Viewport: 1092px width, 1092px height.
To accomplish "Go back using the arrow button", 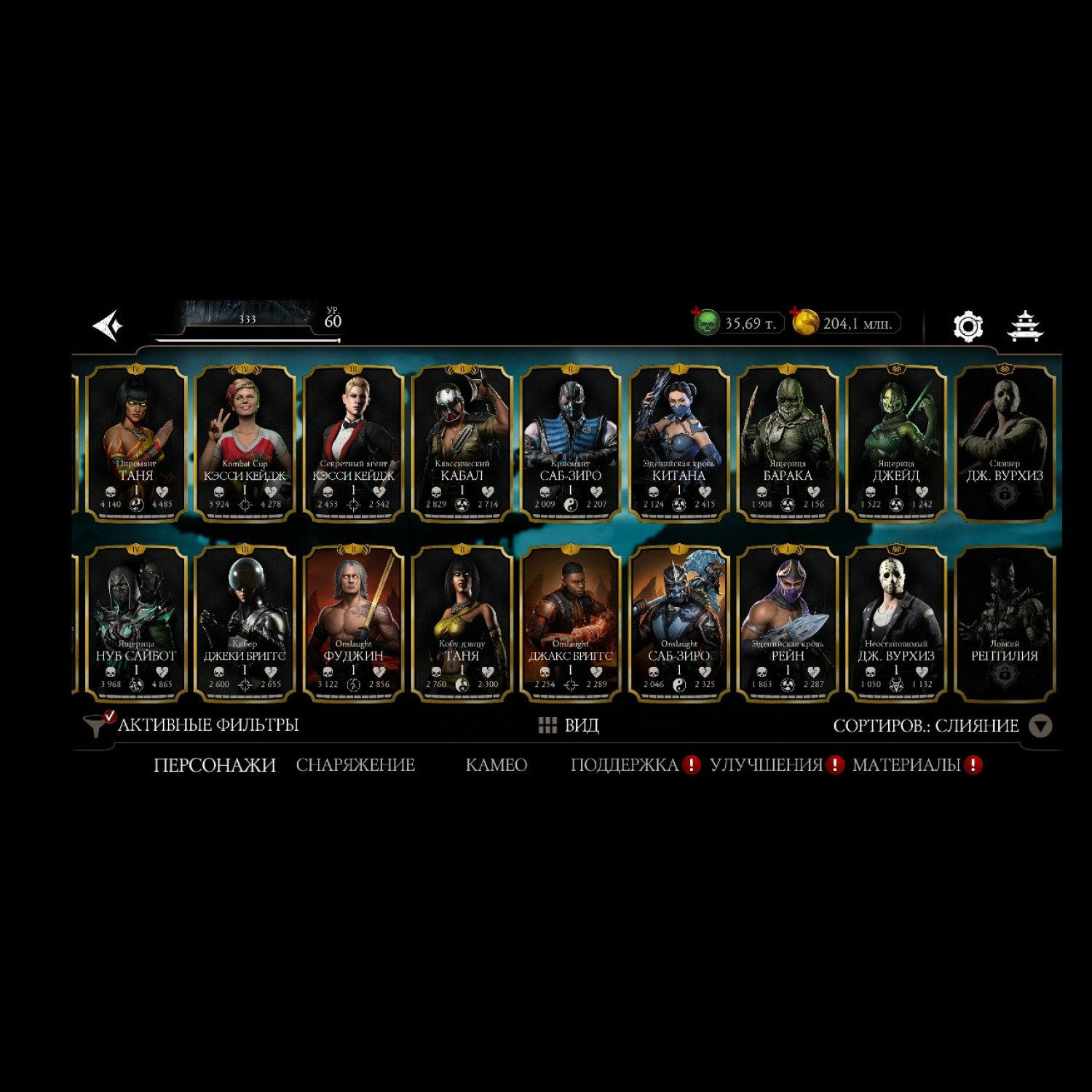I will click(x=108, y=325).
